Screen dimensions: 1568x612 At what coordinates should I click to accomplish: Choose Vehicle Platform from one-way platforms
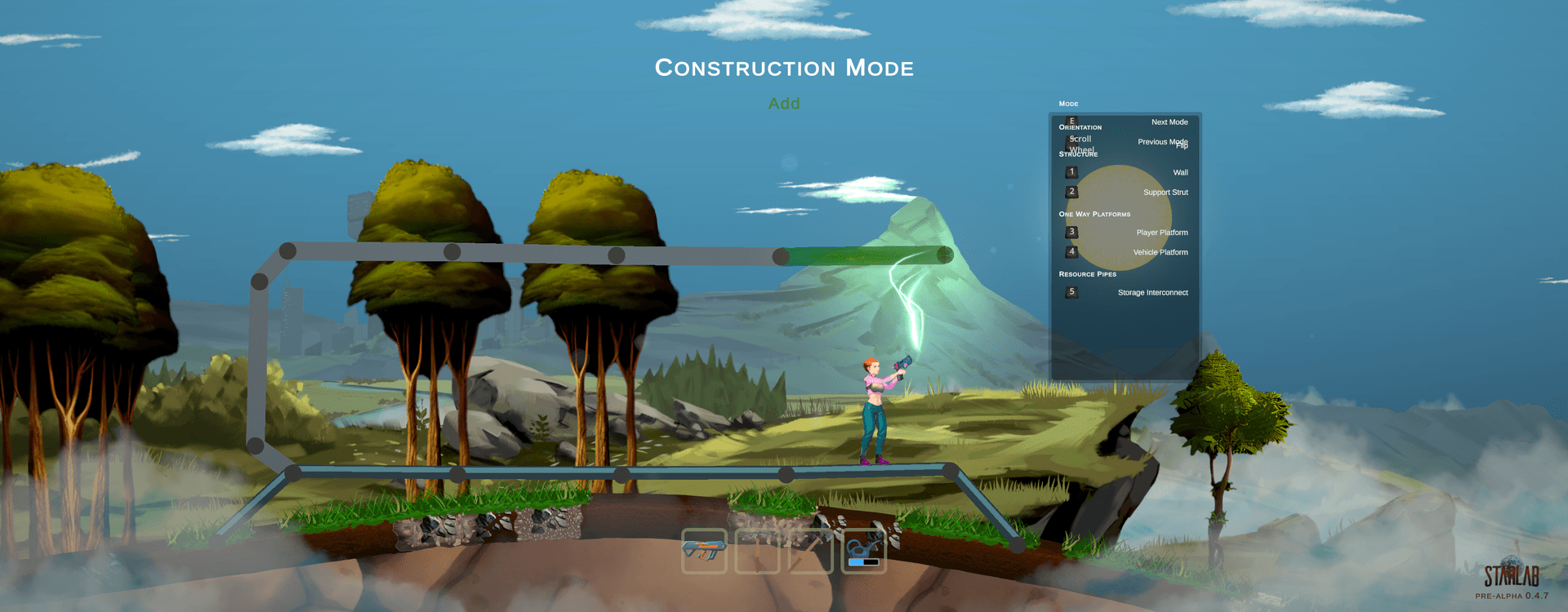click(x=1160, y=253)
